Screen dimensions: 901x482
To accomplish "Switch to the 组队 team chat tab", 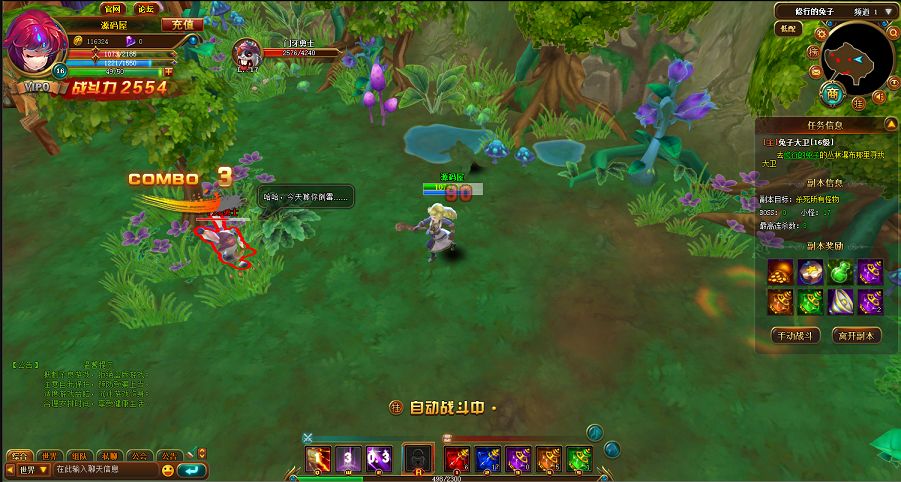I will tap(85, 455).
